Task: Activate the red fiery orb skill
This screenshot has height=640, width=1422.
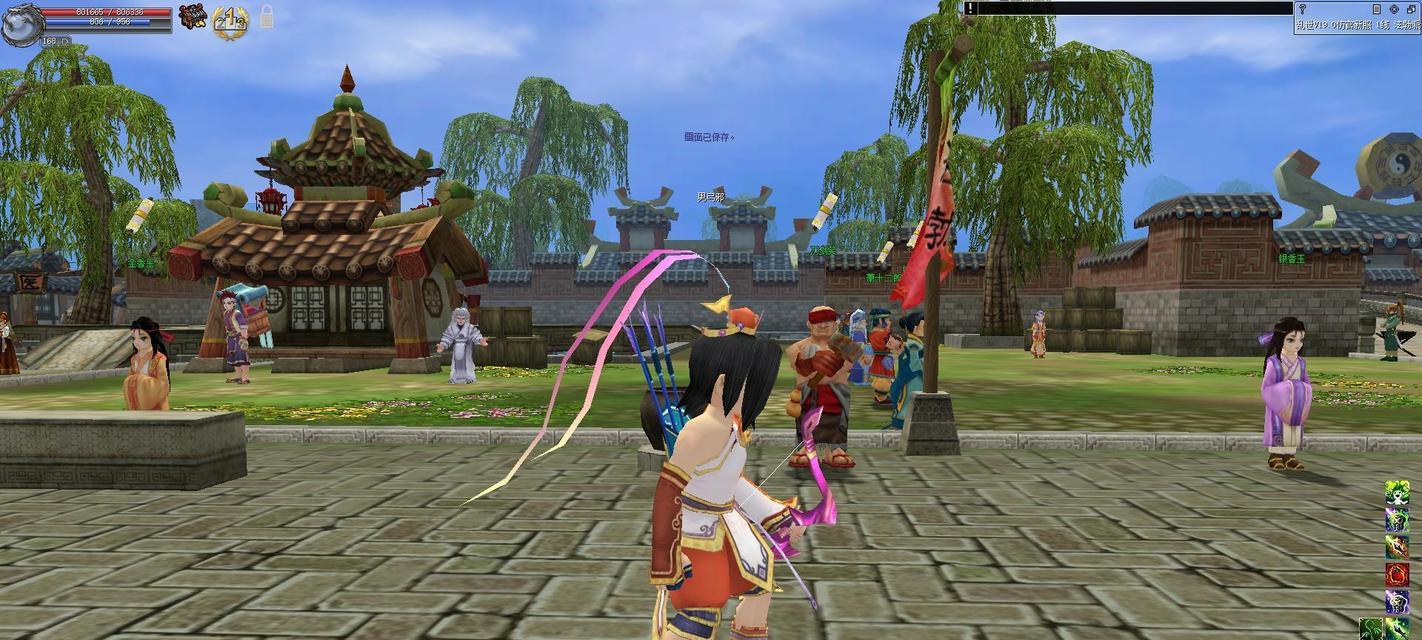Action: click(x=1396, y=574)
